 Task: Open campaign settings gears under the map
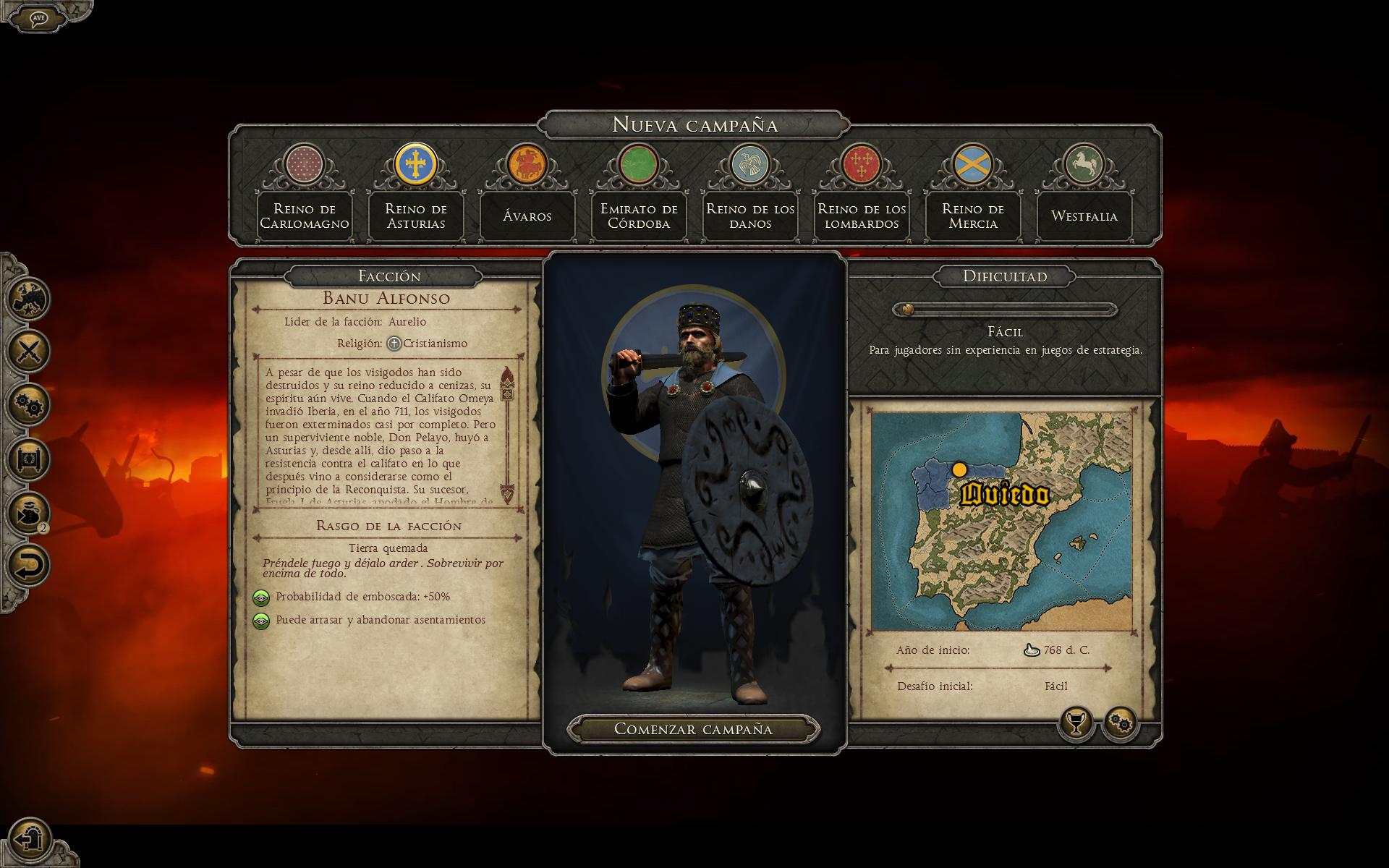tap(1121, 723)
